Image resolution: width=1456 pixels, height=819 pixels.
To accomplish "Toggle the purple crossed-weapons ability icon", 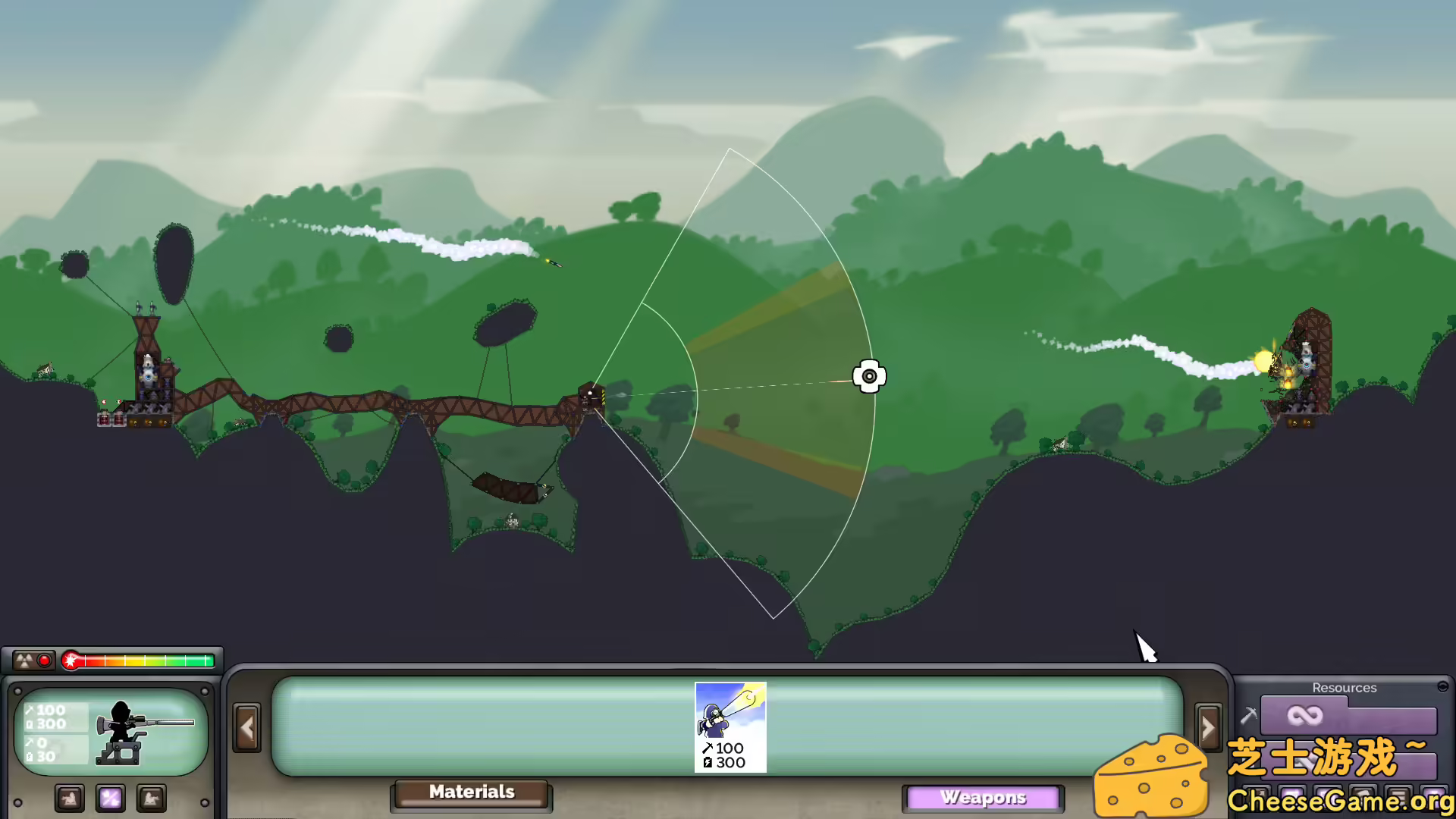I will tap(111, 798).
